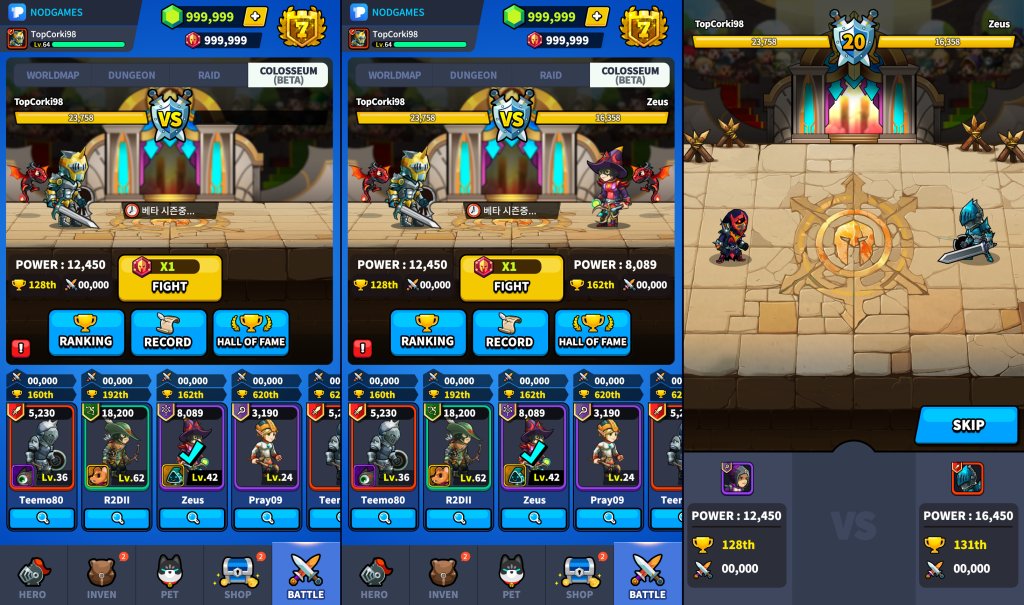View Record on the screen with no opponent
Viewport: 1024px width, 605px height.
[168, 333]
